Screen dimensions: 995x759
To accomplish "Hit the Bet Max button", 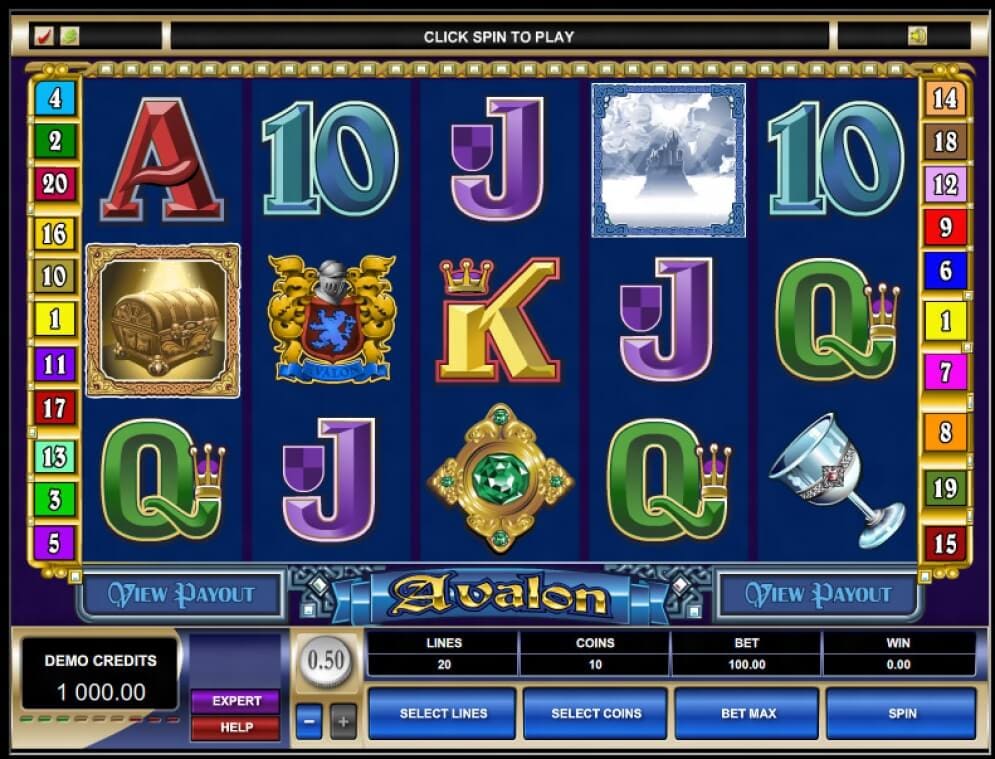I will 747,713.
